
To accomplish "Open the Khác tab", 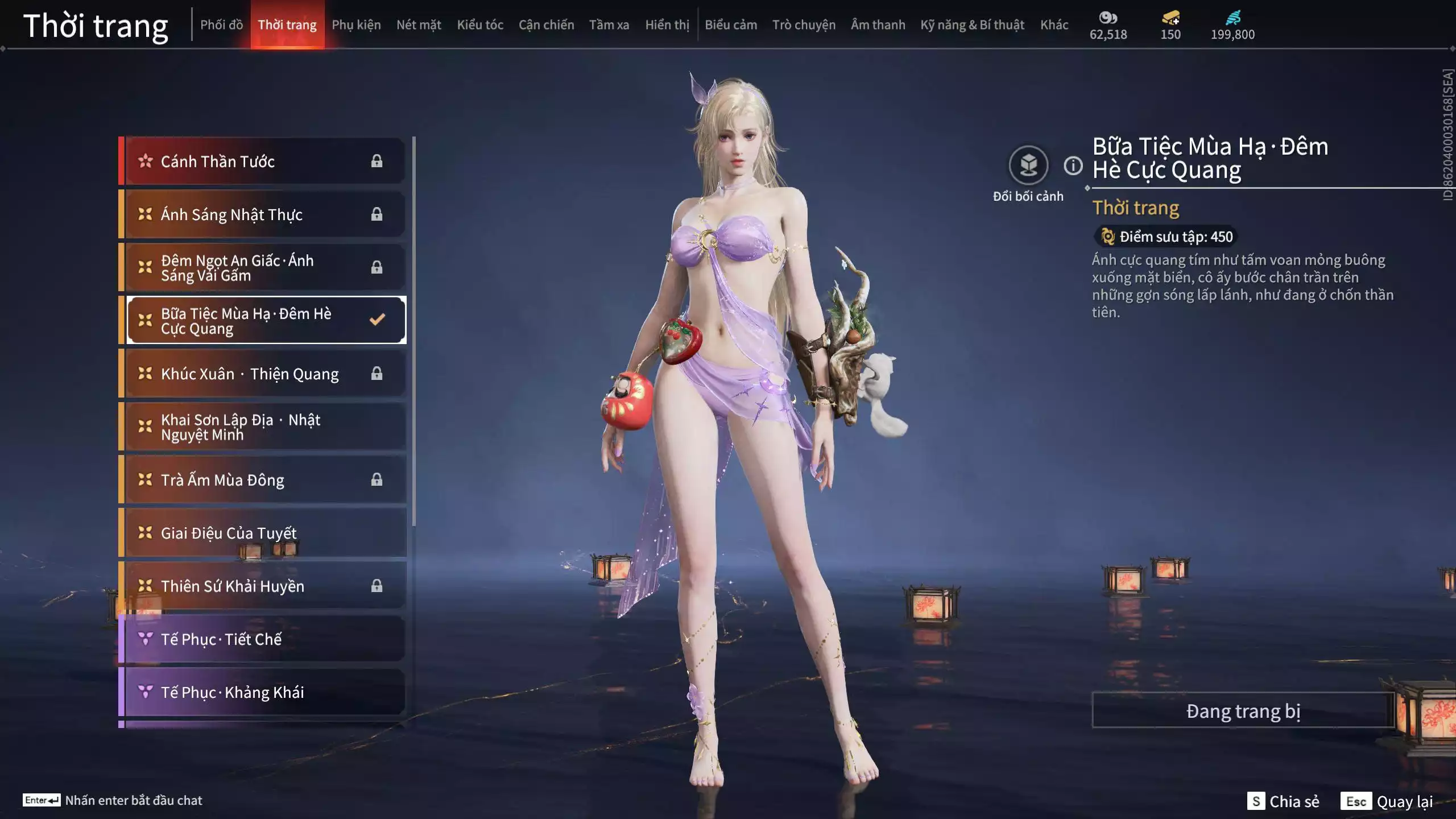I will tap(1054, 25).
